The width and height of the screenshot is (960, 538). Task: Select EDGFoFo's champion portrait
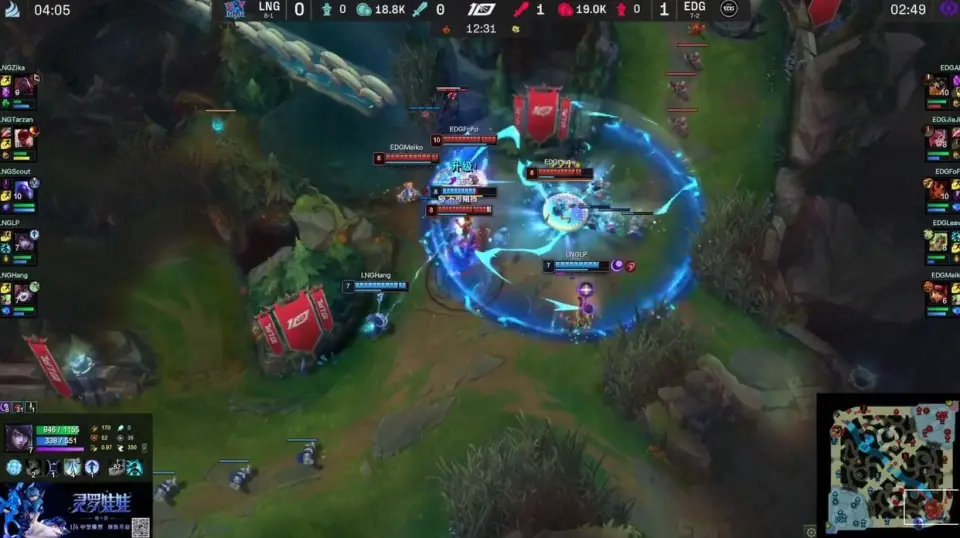point(939,190)
